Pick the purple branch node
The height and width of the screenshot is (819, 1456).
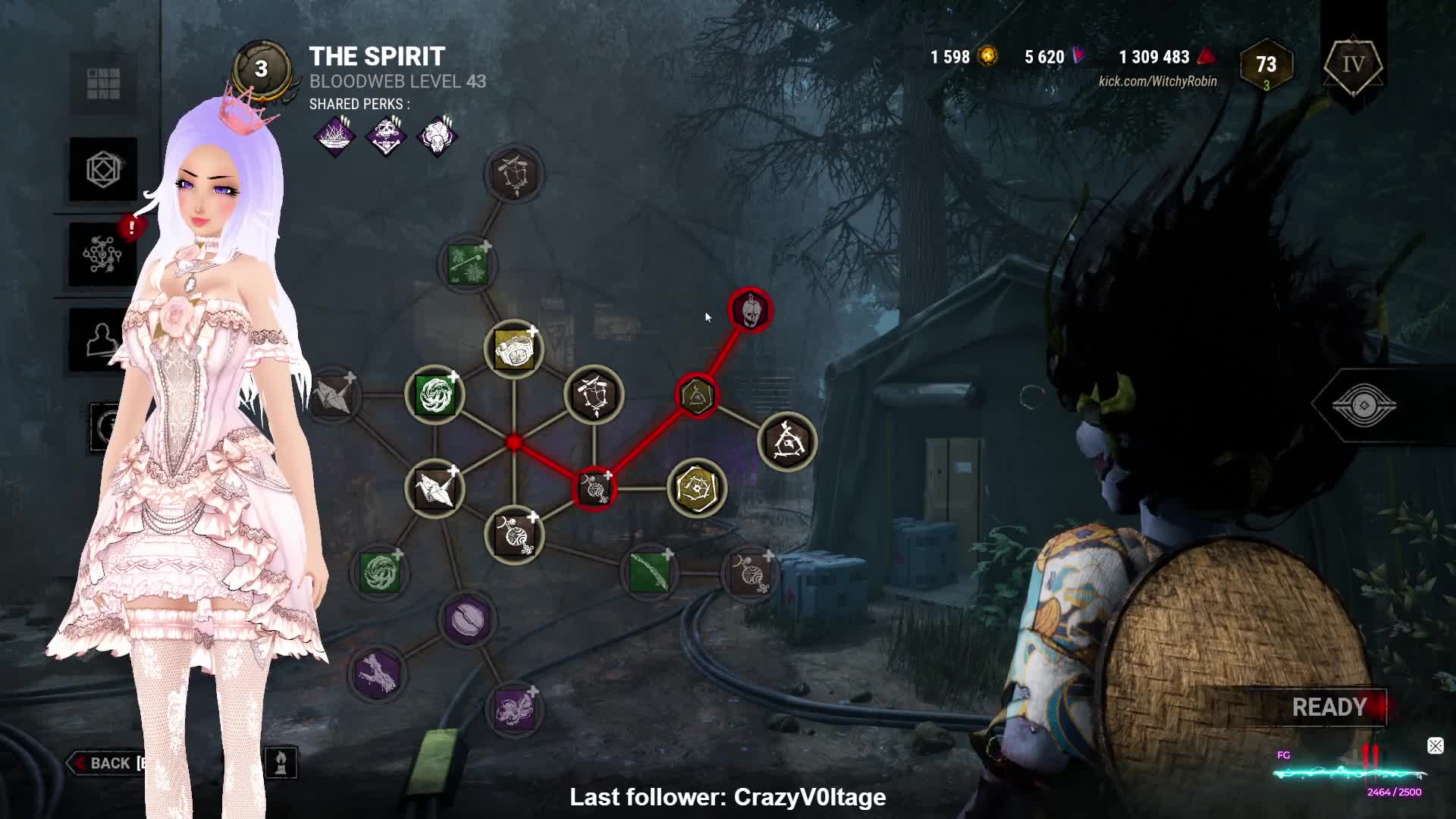[378, 673]
